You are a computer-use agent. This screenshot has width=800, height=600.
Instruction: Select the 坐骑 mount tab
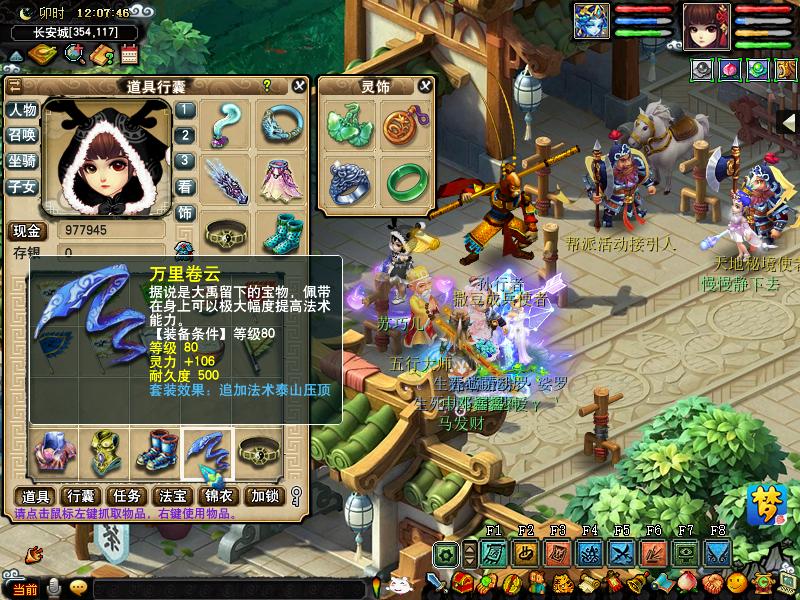22,161
